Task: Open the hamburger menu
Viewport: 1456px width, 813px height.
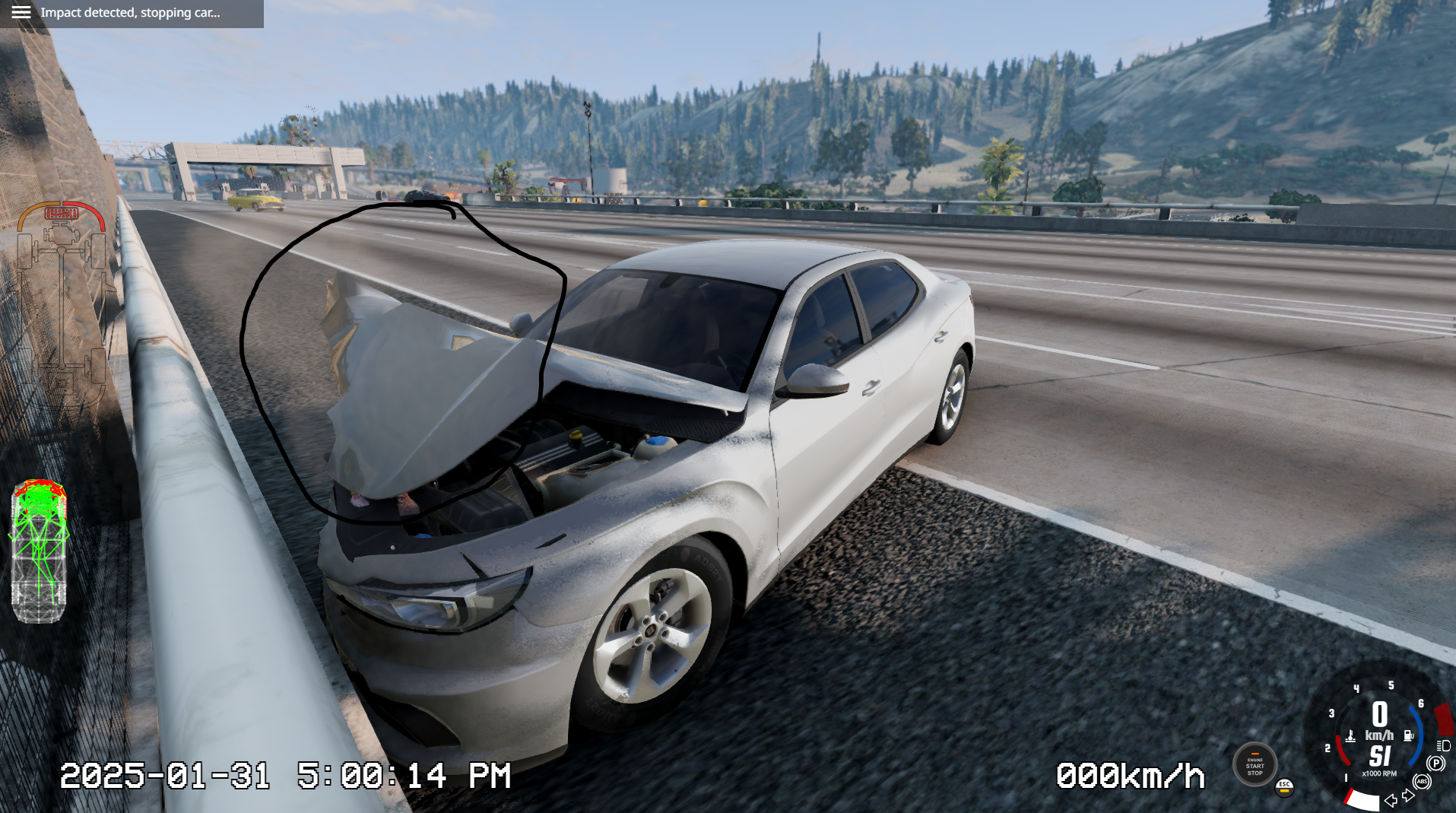Action: tap(21, 13)
